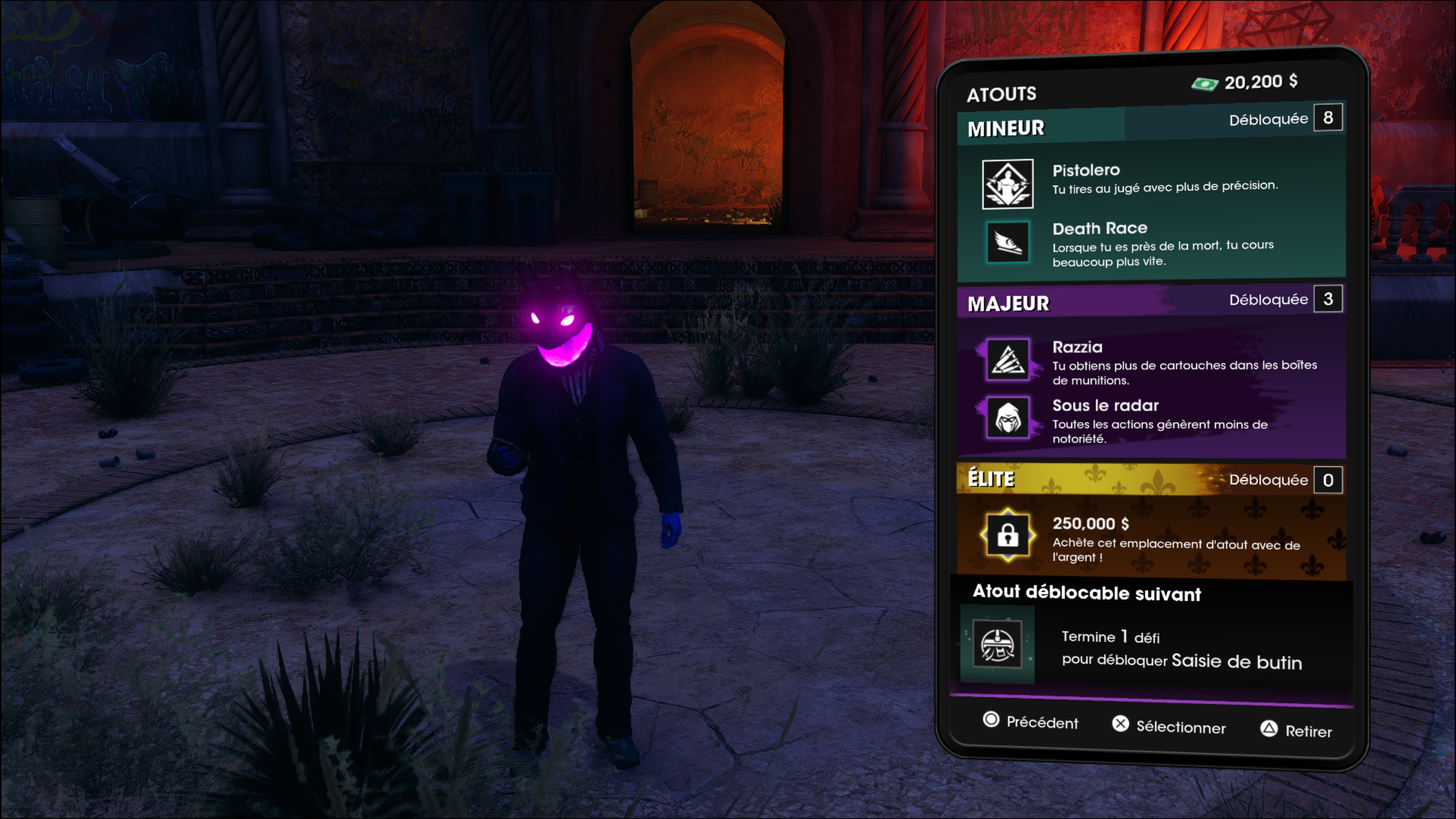Go back with Précédent
1456x819 pixels.
tap(1031, 721)
